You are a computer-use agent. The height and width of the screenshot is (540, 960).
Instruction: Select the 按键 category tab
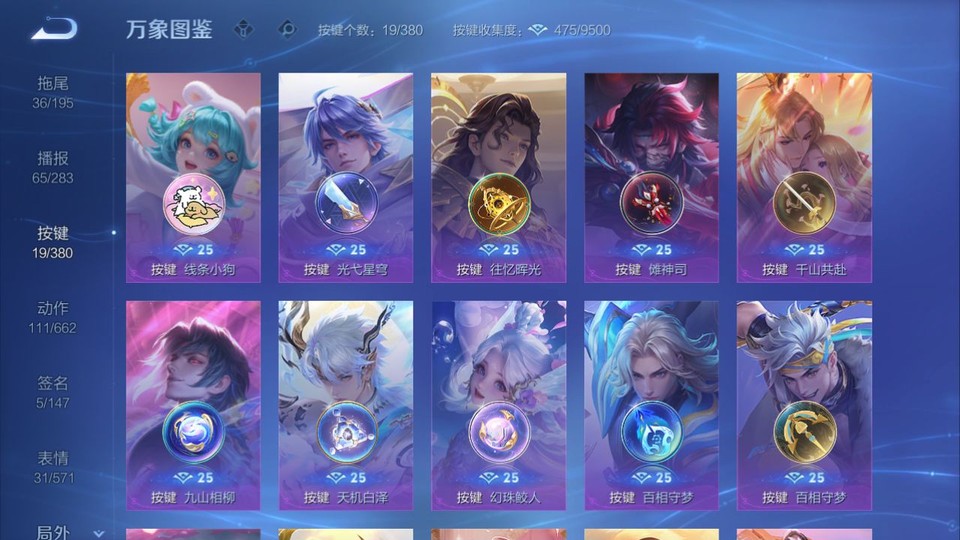(53, 241)
